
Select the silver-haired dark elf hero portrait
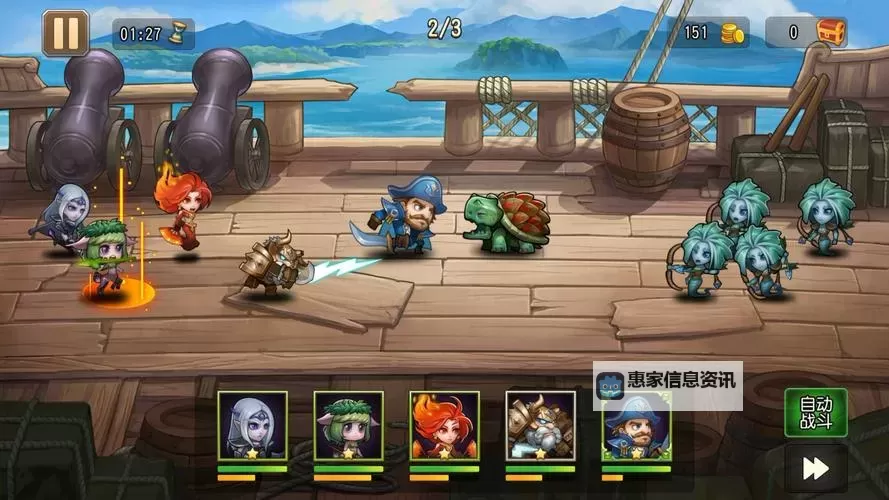click(x=252, y=425)
